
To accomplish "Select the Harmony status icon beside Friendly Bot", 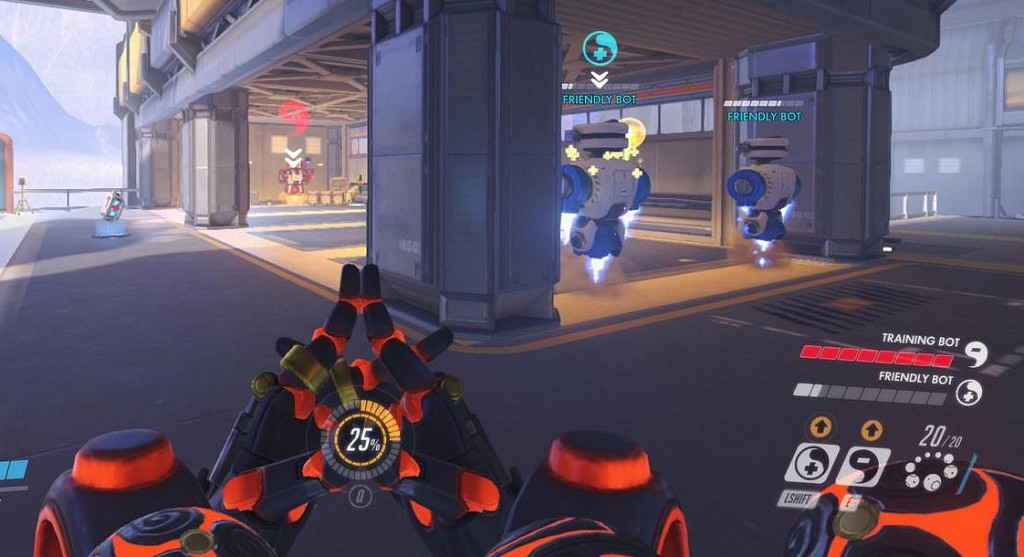I will coord(968,392).
